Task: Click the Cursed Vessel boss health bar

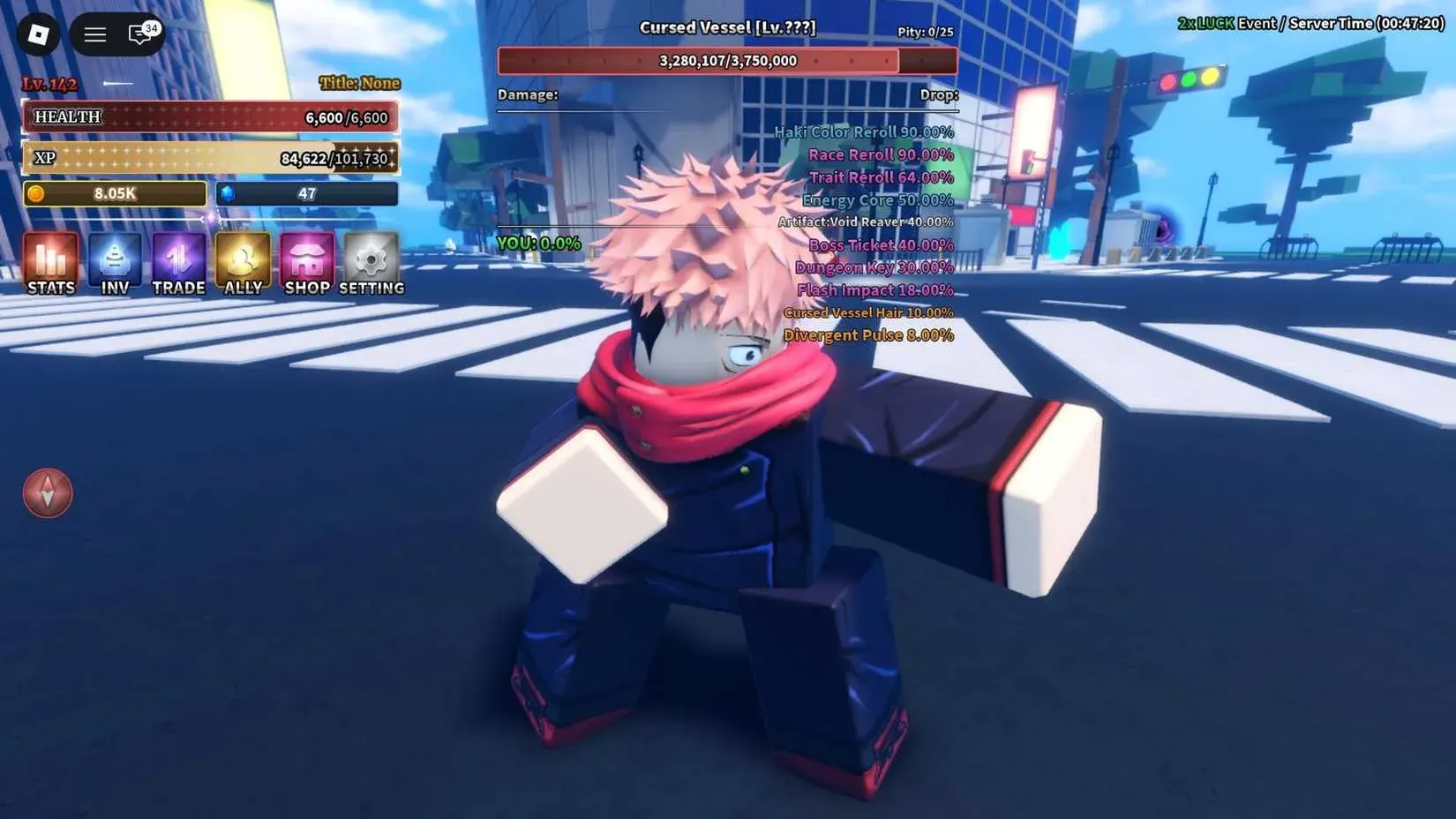Action: point(727,61)
